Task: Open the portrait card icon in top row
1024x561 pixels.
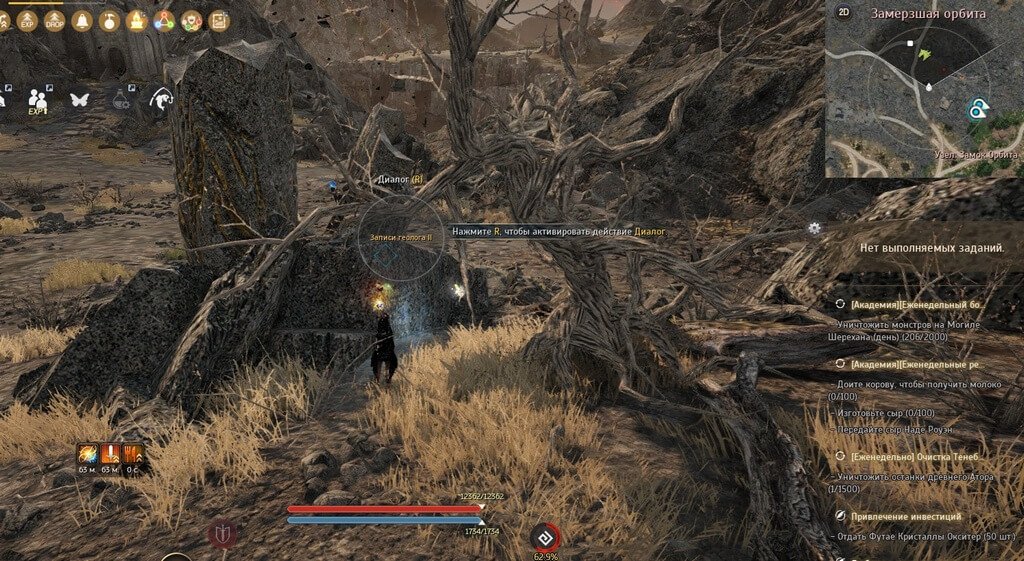Action: click(x=218, y=21)
